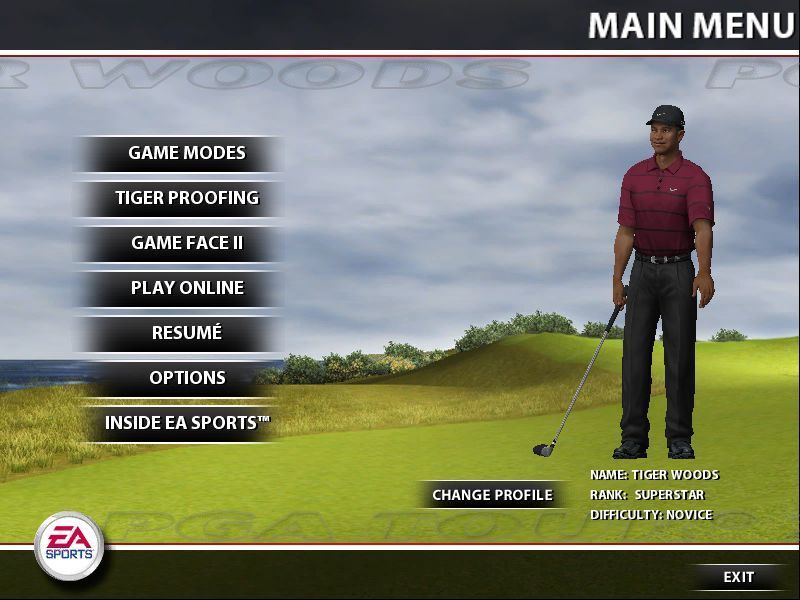Enter Play Online mode

[x=186, y=288]
